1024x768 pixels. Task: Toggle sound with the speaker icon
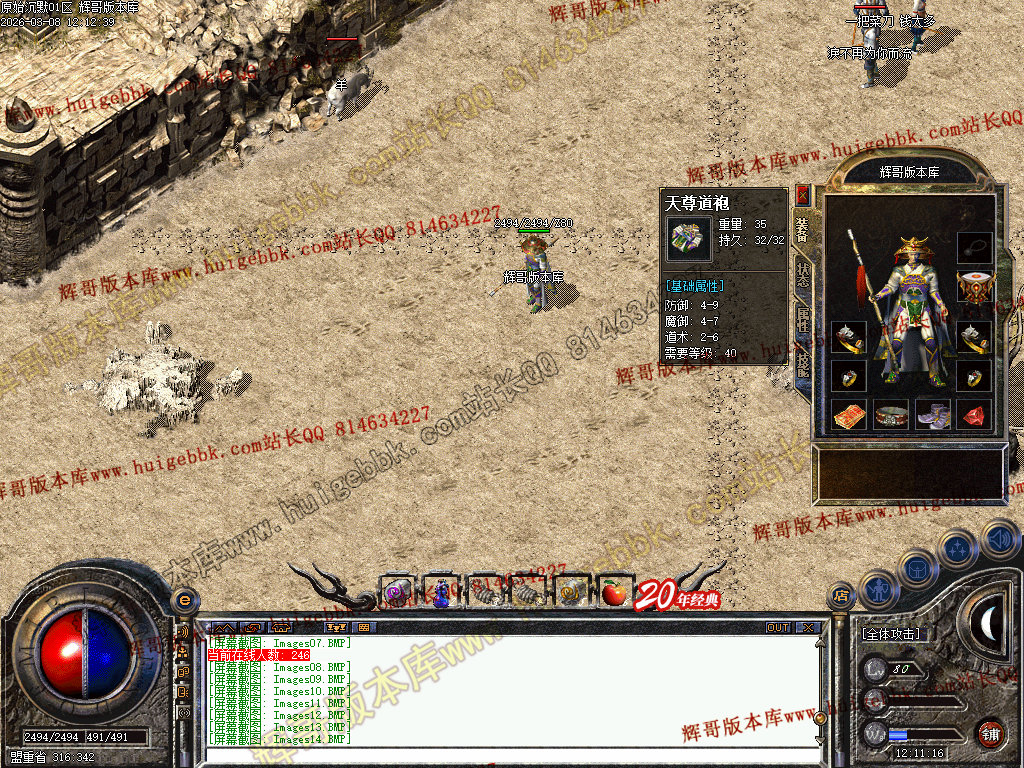1000,539
